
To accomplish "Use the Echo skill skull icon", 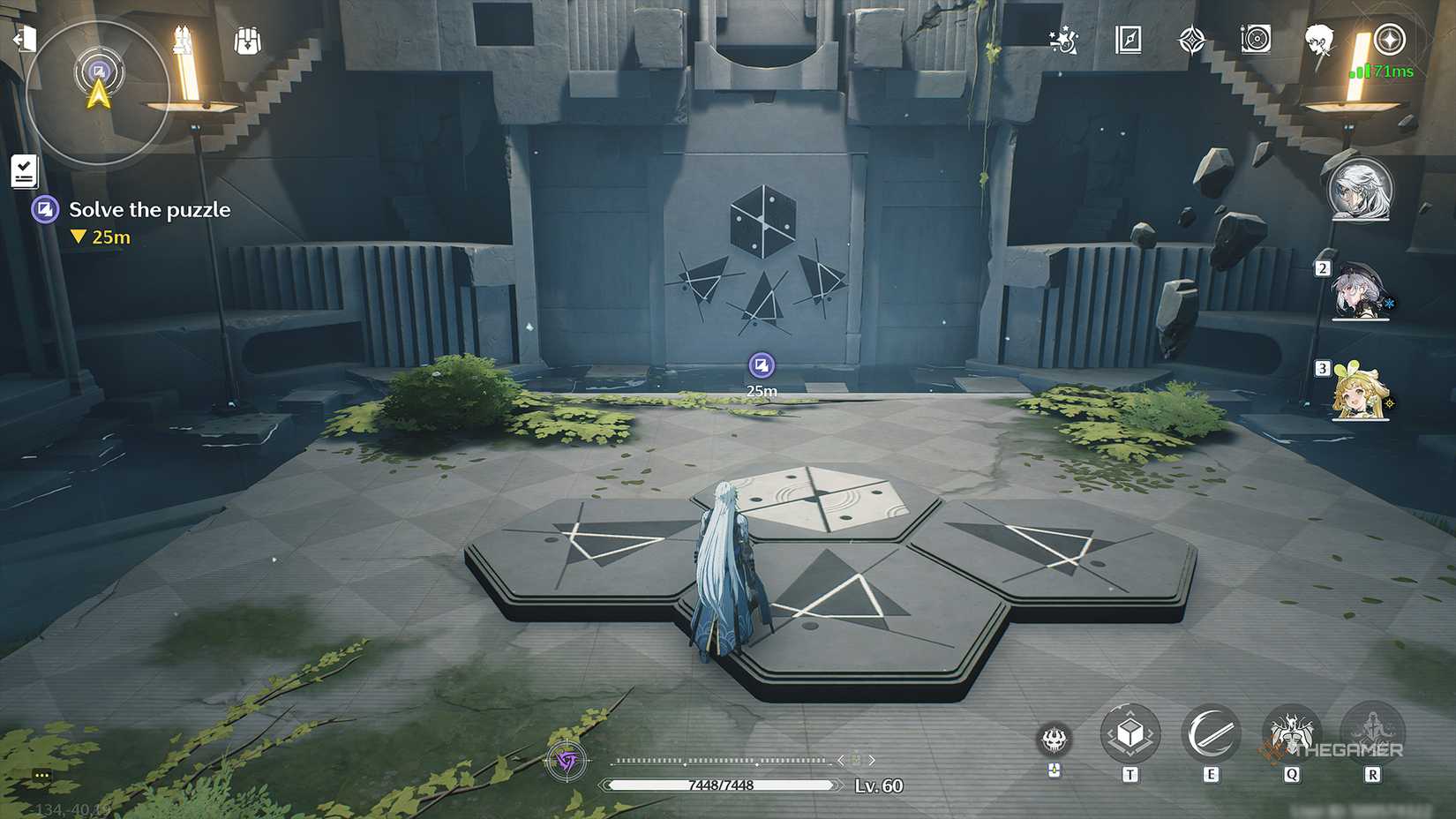I will 1055,741.
